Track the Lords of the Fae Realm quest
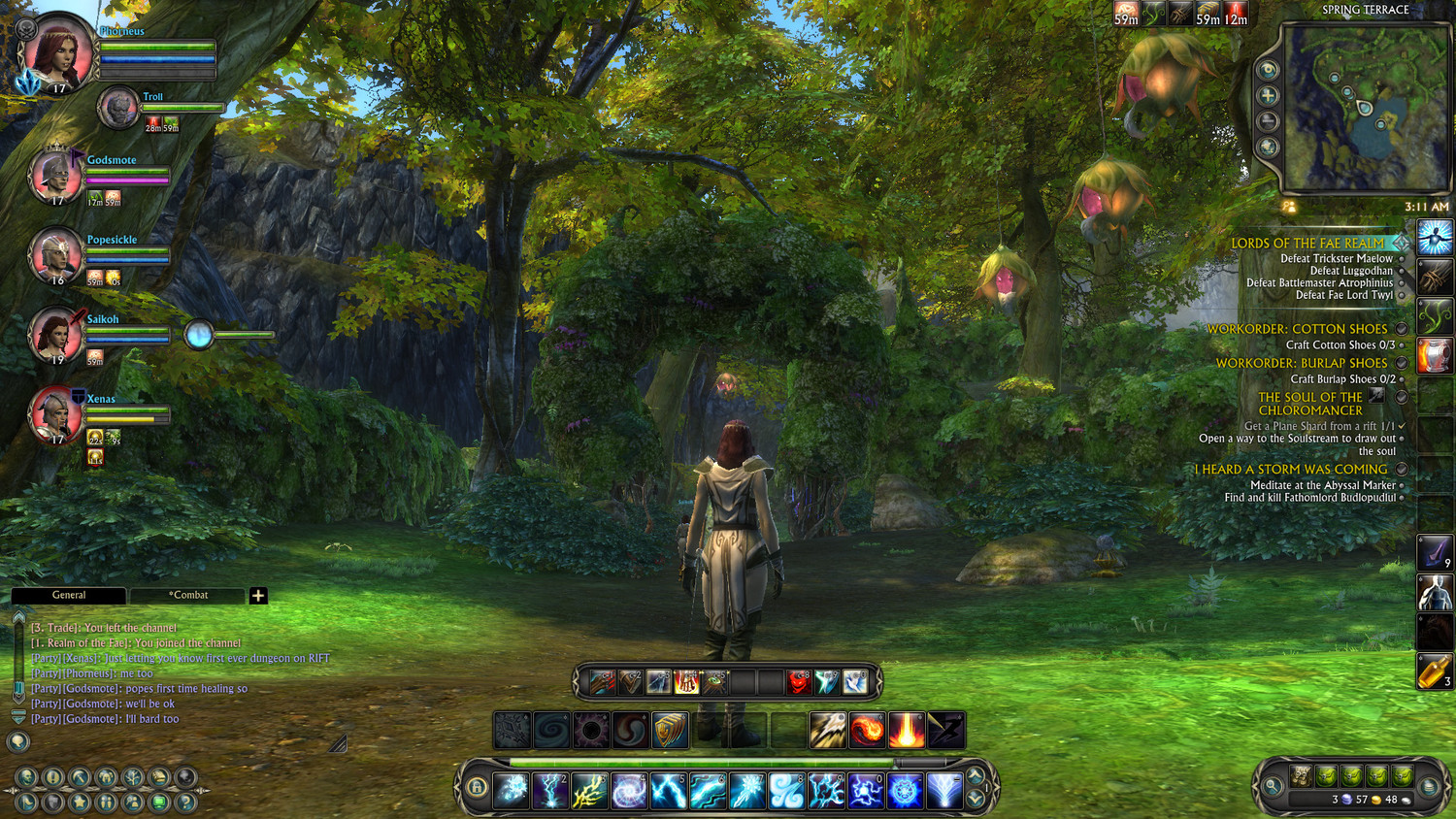 (1401, 243)
